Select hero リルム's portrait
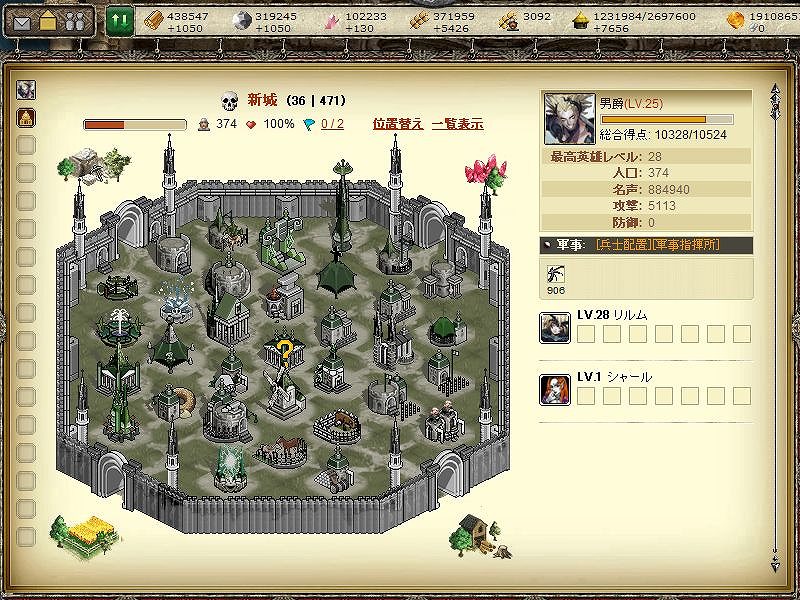800x600 pixels. [x=555, y=327]
